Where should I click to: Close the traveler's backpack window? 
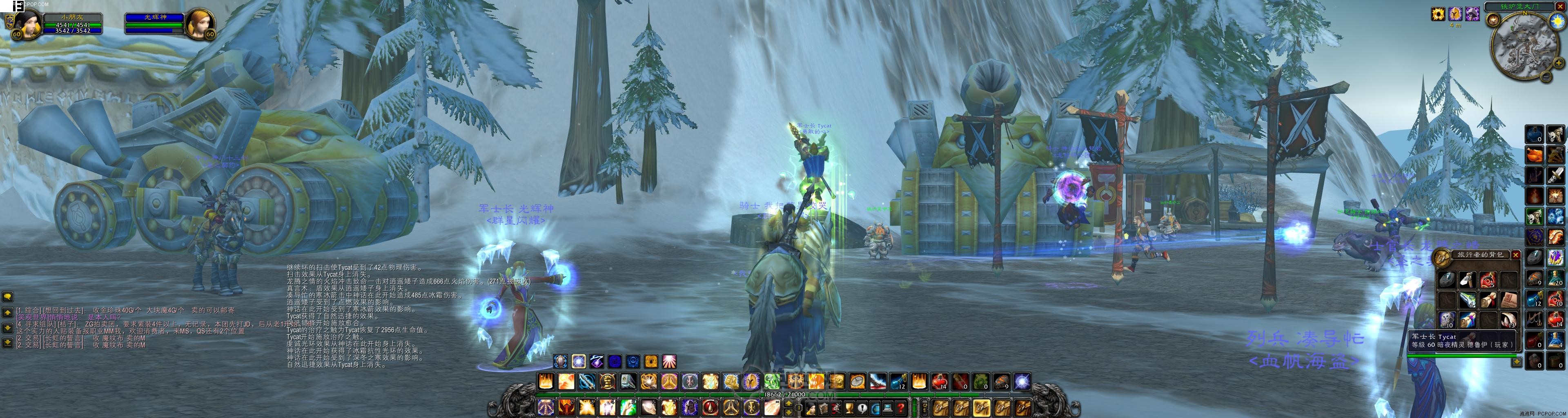tap(1516, 256)
